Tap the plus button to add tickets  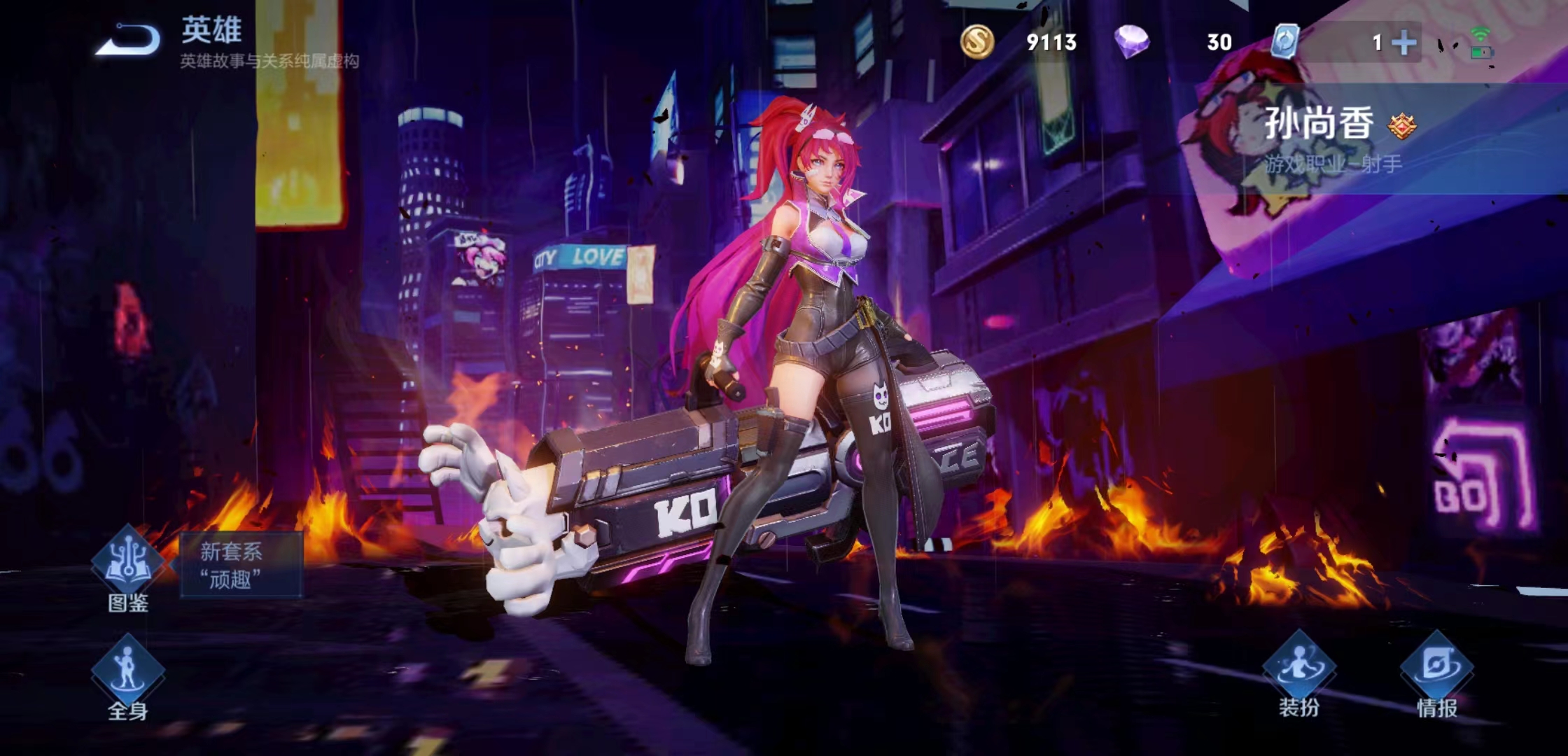[x=1403, y=43]
